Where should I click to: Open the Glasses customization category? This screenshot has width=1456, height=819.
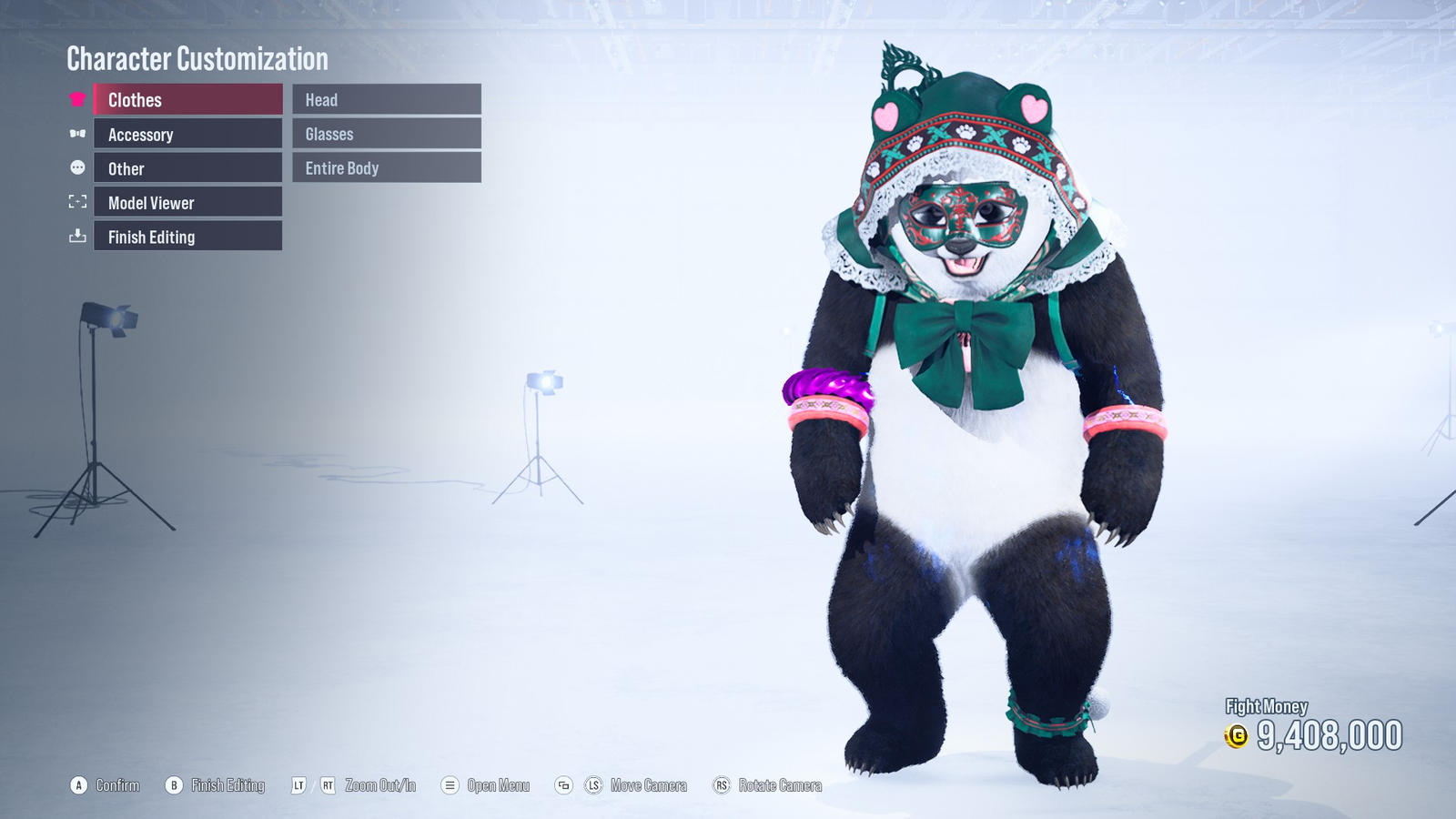click(x=387, y=134)
